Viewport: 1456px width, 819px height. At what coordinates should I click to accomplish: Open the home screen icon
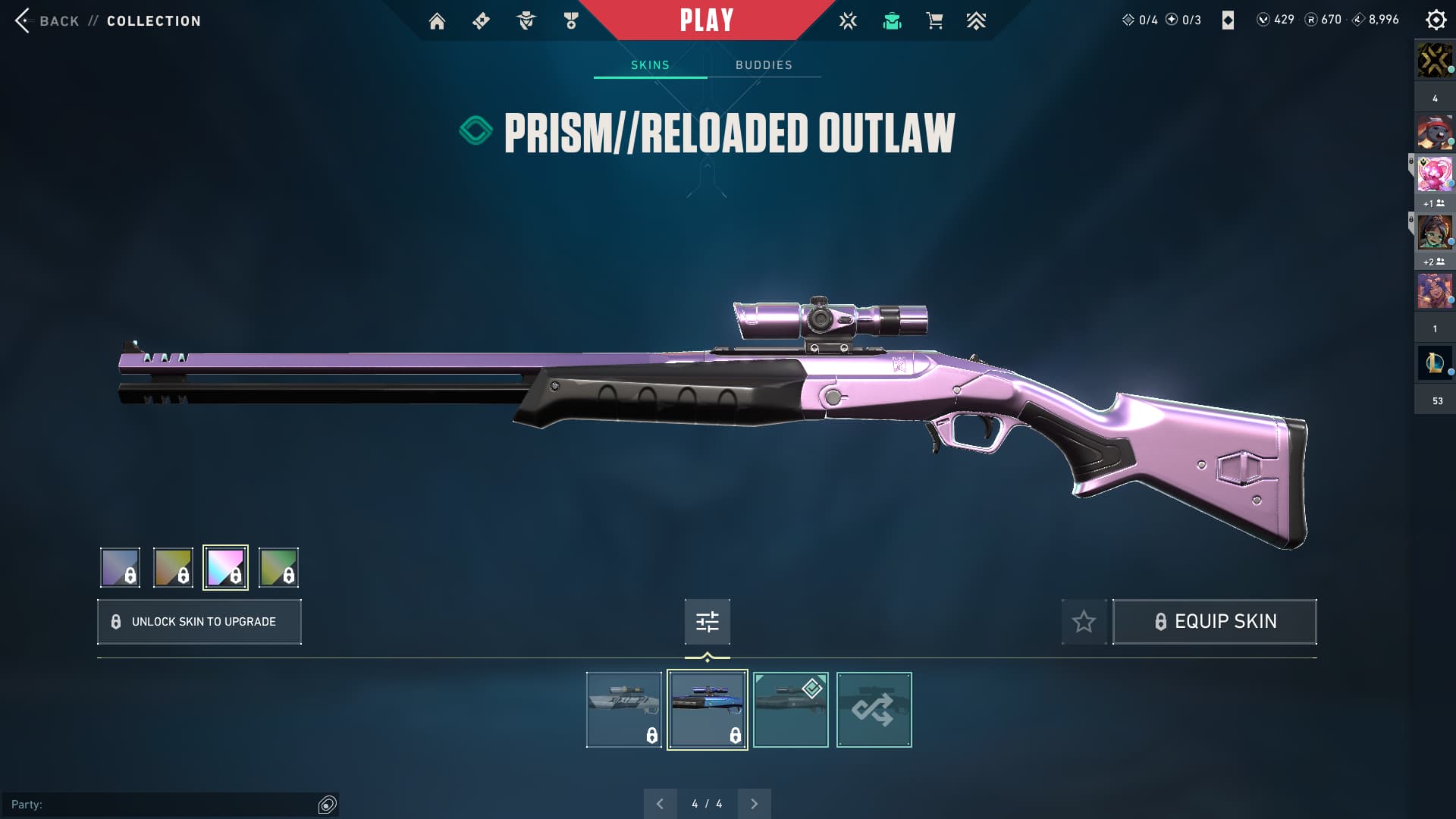437,21
